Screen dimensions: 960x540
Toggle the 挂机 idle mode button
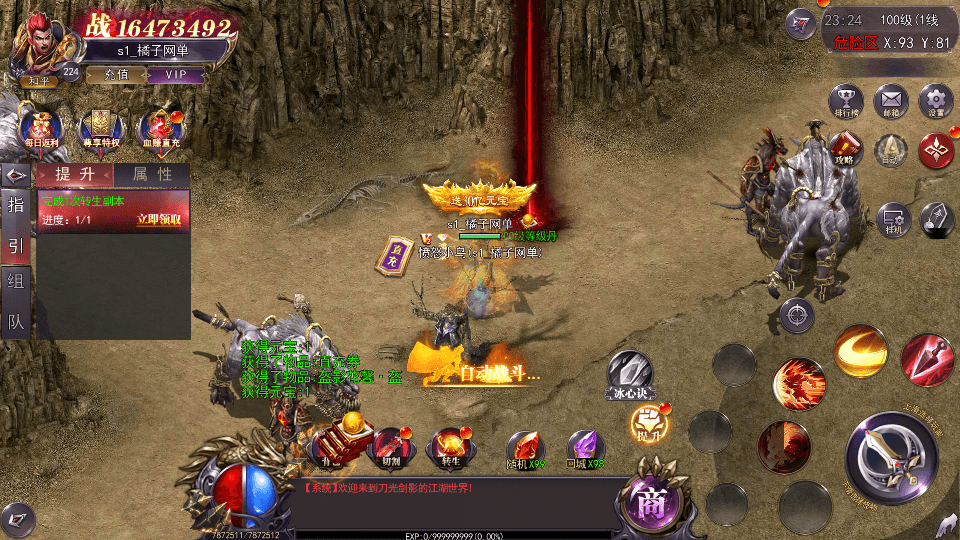pyautogui.click(x=892, y=219)
